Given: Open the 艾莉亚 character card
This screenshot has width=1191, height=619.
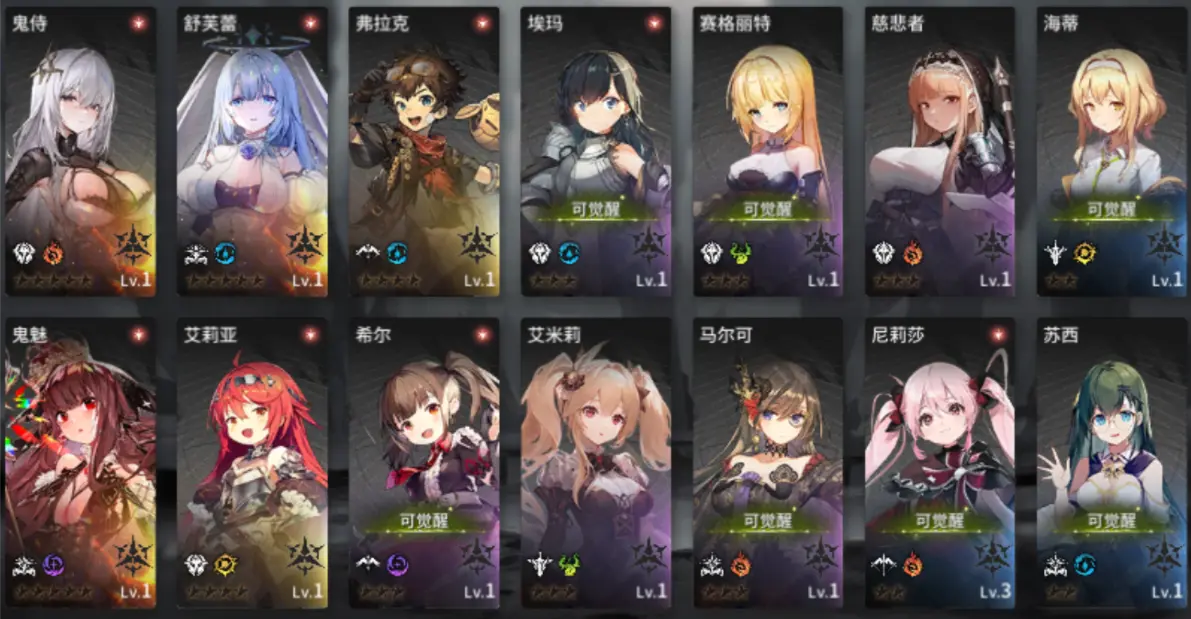Looking at the screenshot, I should pyautogui.click(x=253, y=462).
